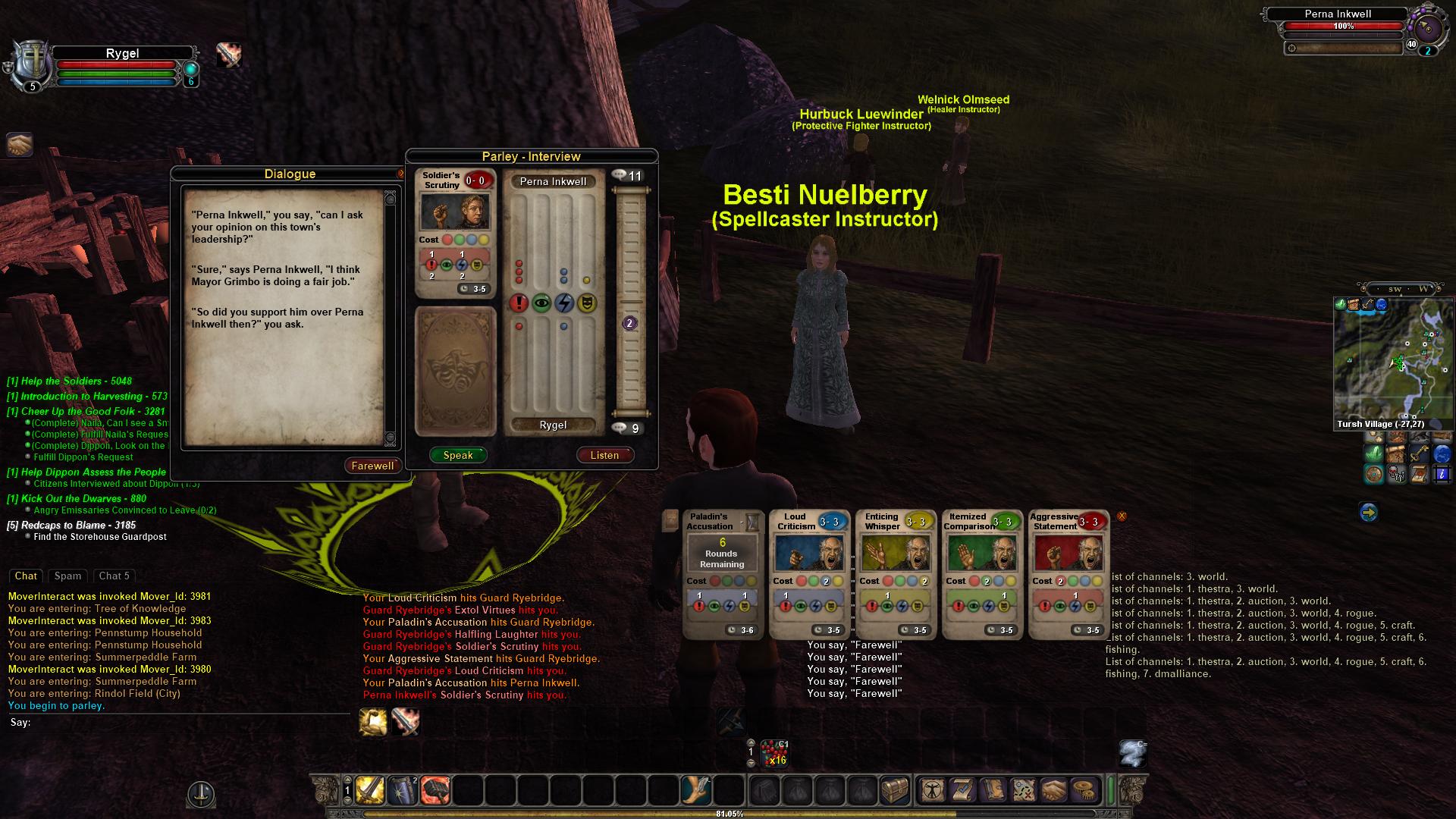Close the parley card hand
This screenshot has height=819, width=1456.
(x=1122, y=516)
